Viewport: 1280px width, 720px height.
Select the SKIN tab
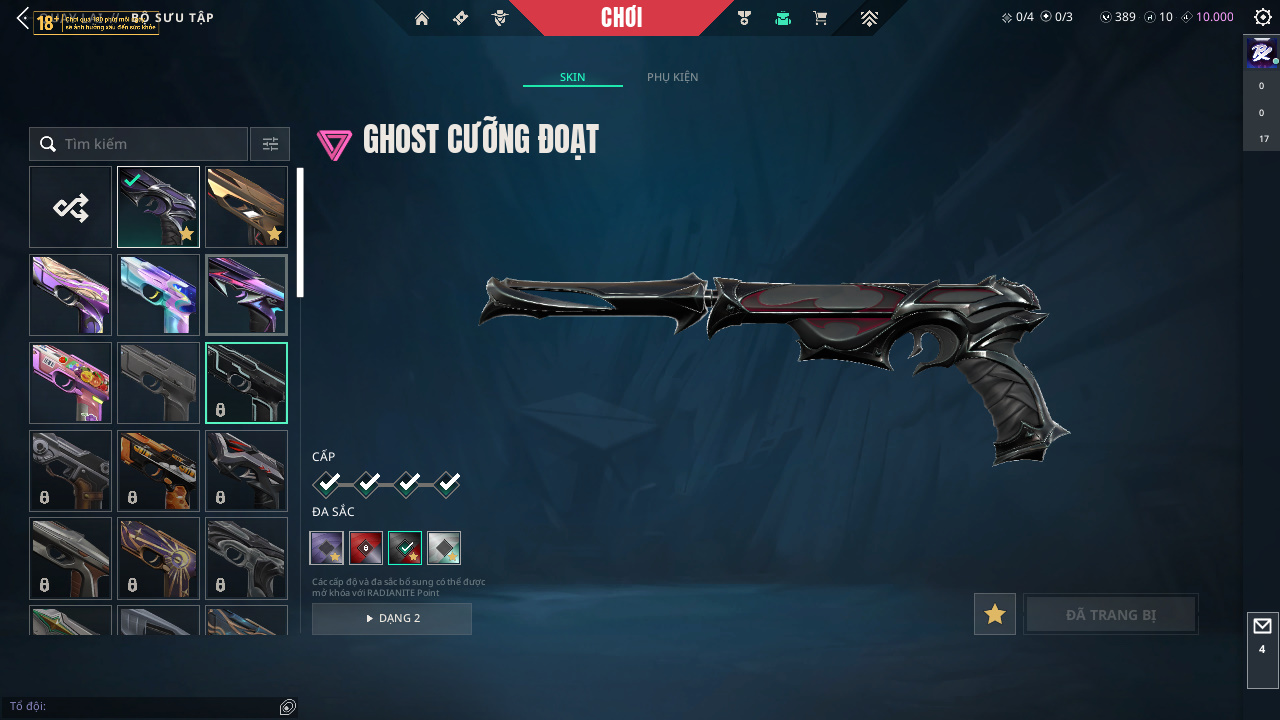coord(572,77)
